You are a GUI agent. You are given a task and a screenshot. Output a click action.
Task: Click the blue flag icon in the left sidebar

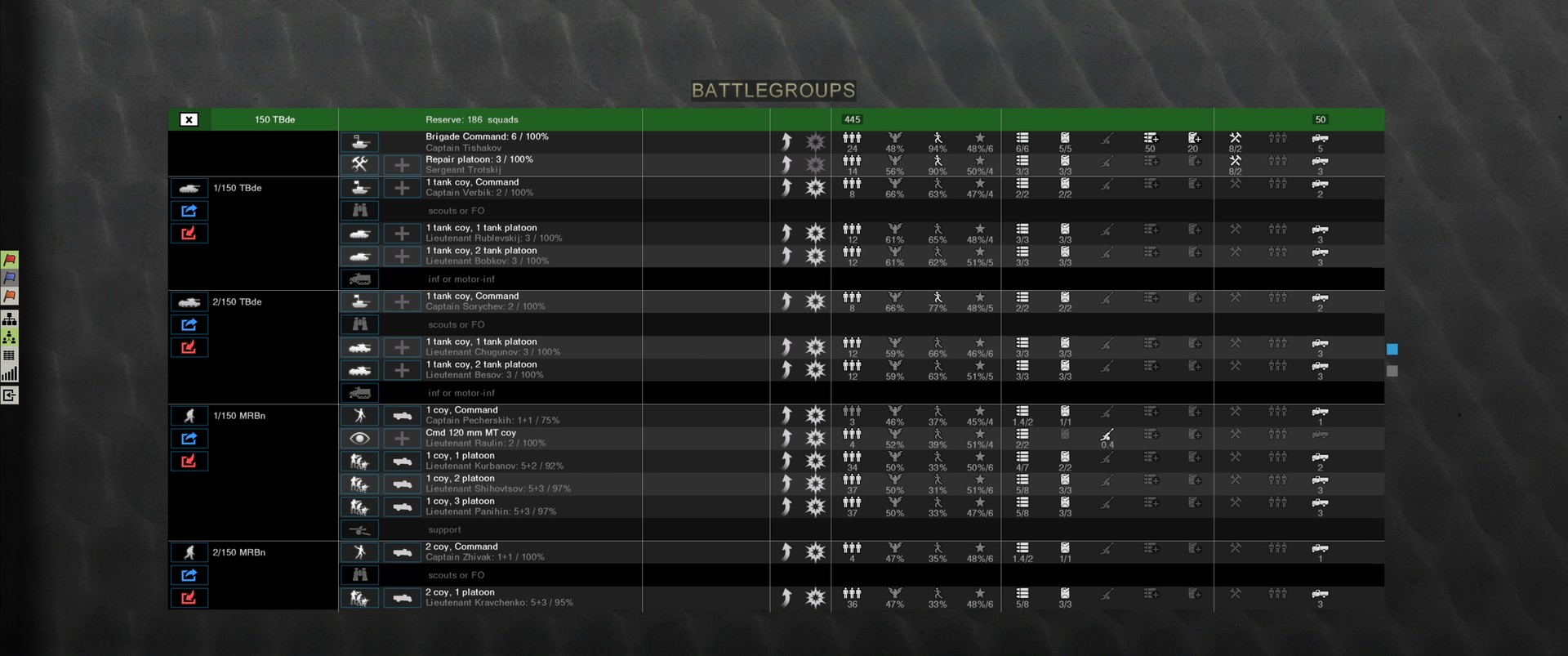coord(10,278)
